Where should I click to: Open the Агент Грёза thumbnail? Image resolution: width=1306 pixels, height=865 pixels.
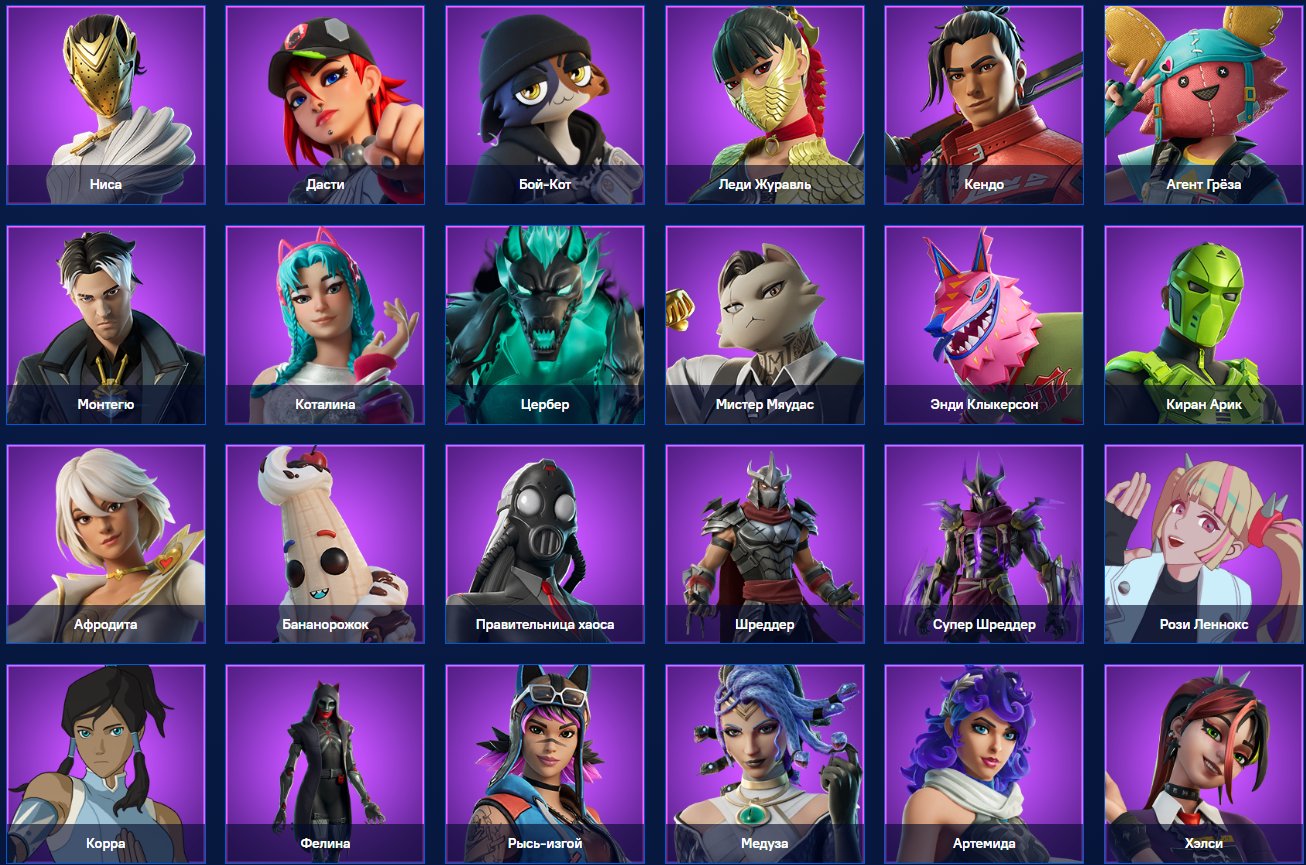coord(1203,104)
